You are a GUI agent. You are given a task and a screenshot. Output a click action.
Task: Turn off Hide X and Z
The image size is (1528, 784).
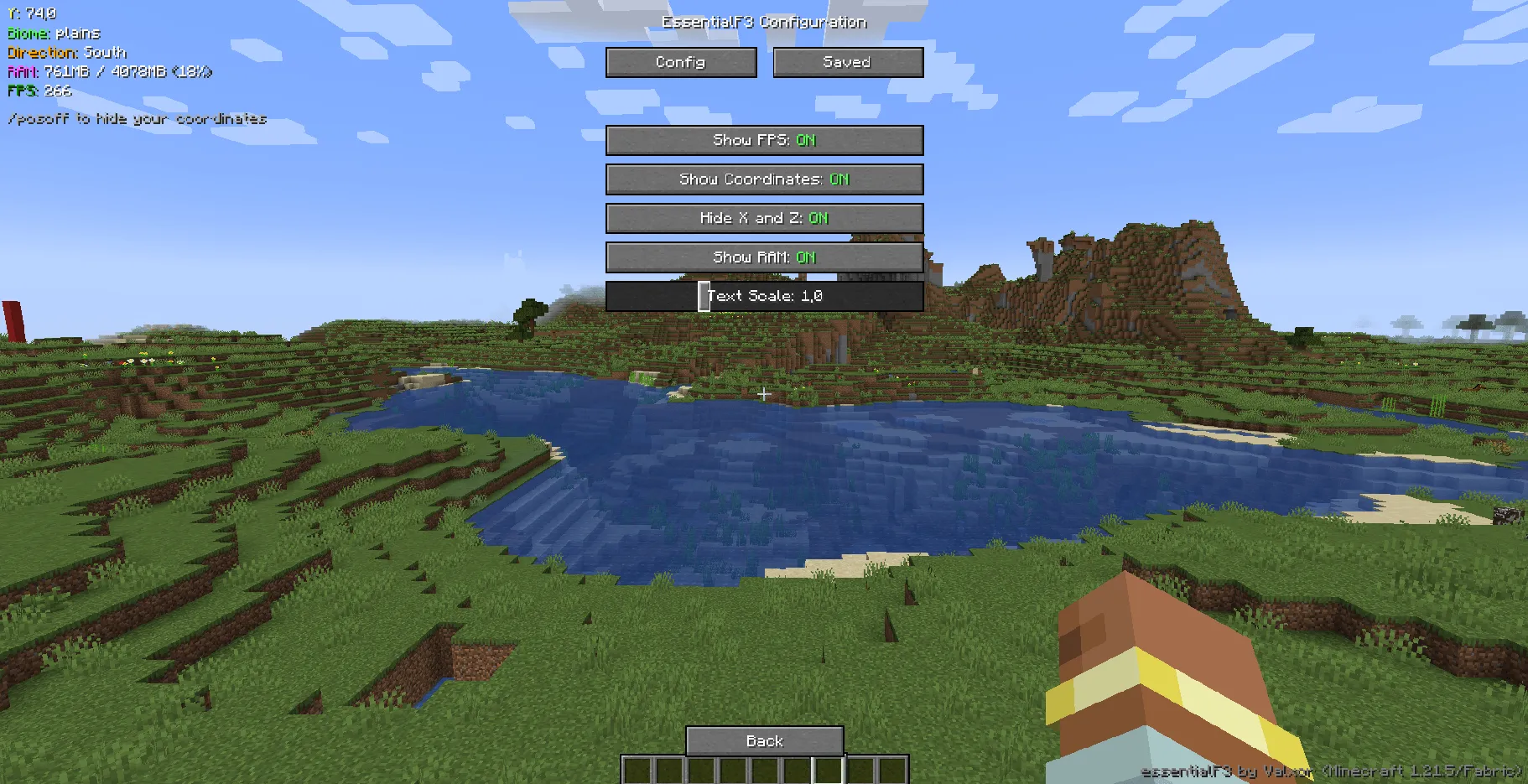[x=764, y=218]
